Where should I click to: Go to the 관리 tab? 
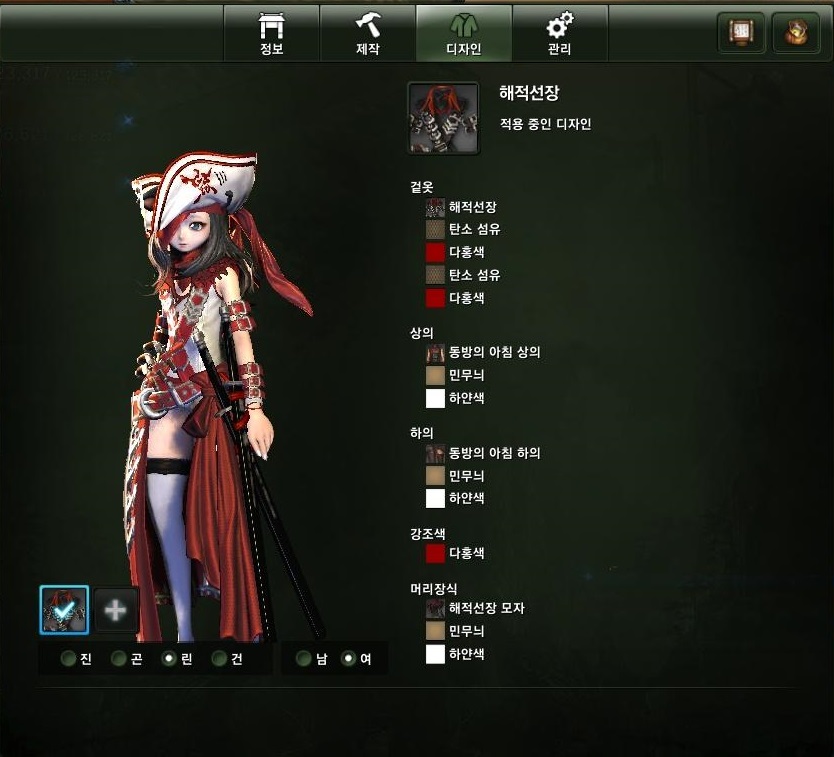[559, 33]
